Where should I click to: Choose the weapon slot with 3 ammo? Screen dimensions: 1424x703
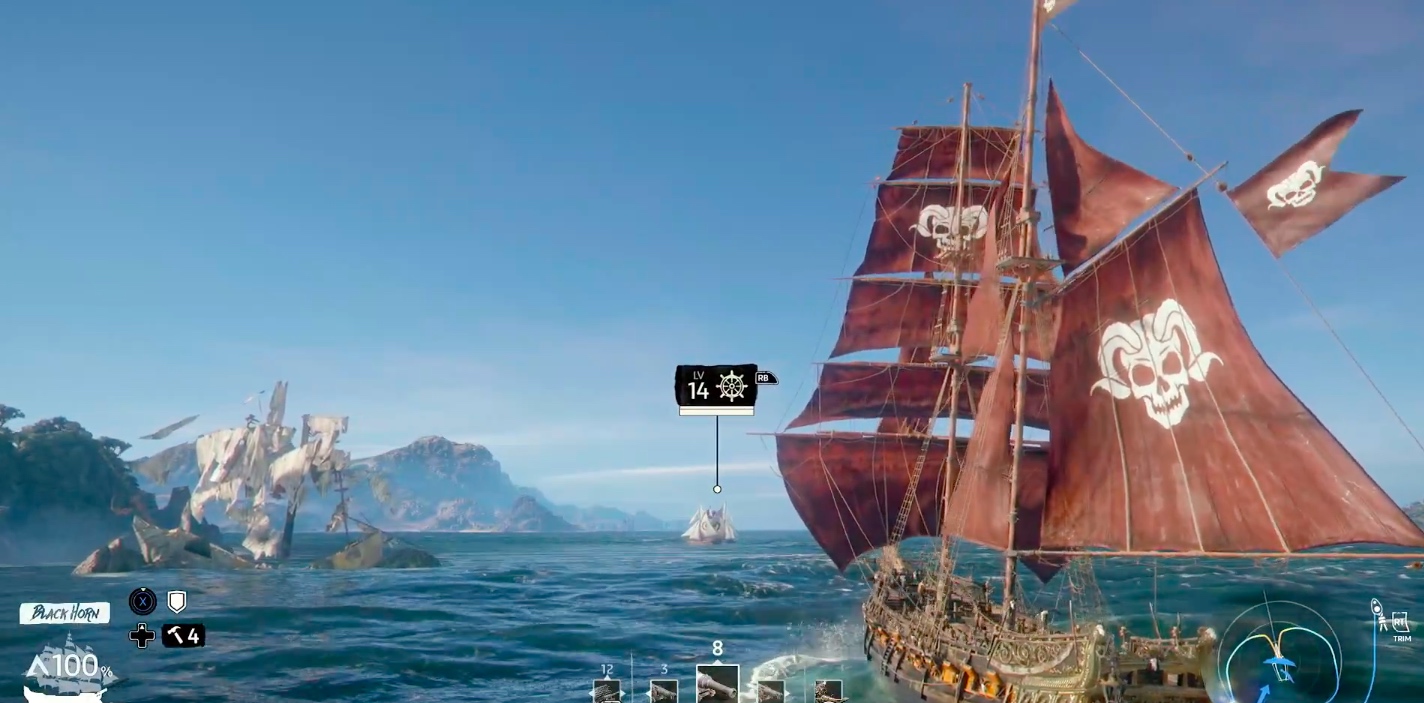pos(663,690)
